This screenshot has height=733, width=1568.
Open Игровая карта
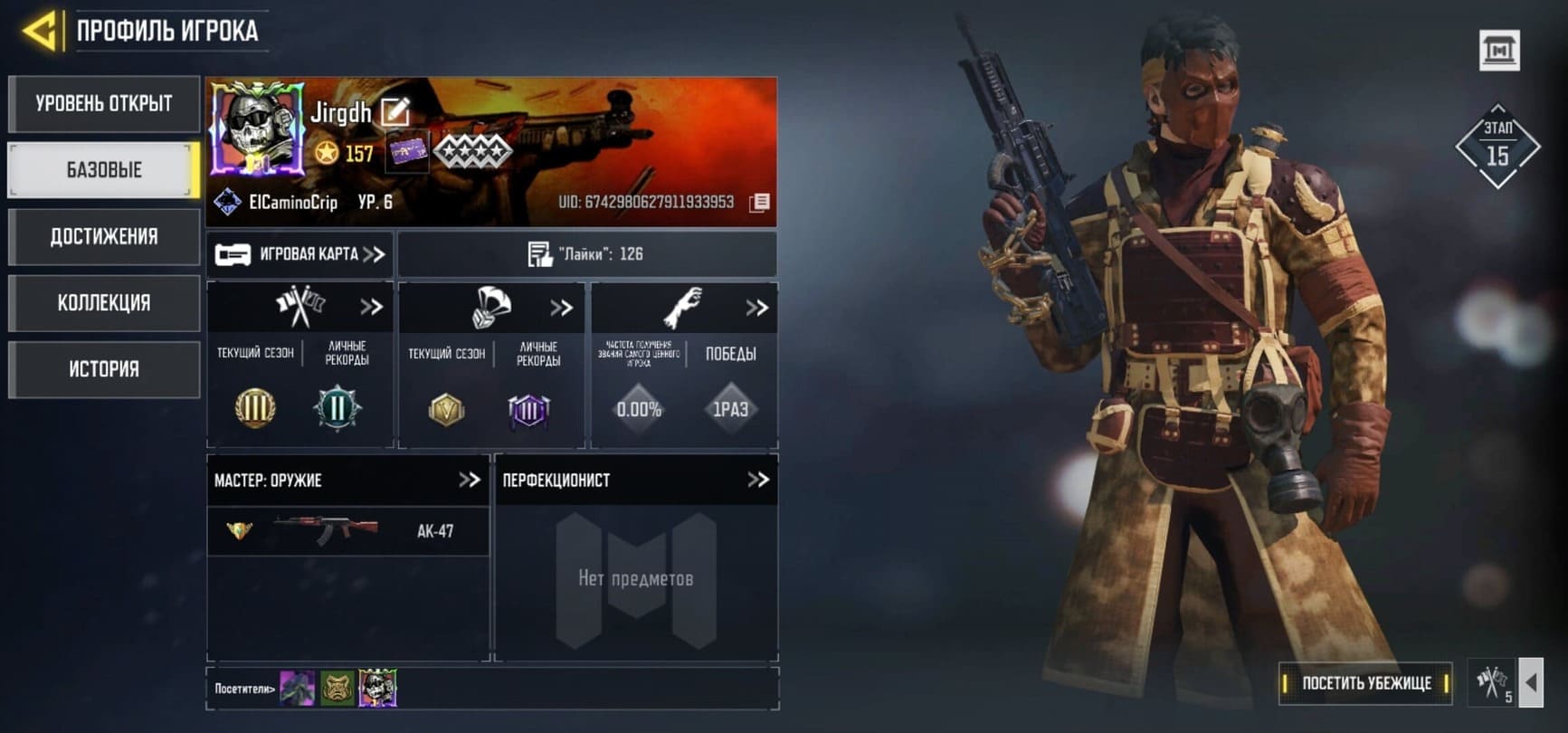(300, 254)
